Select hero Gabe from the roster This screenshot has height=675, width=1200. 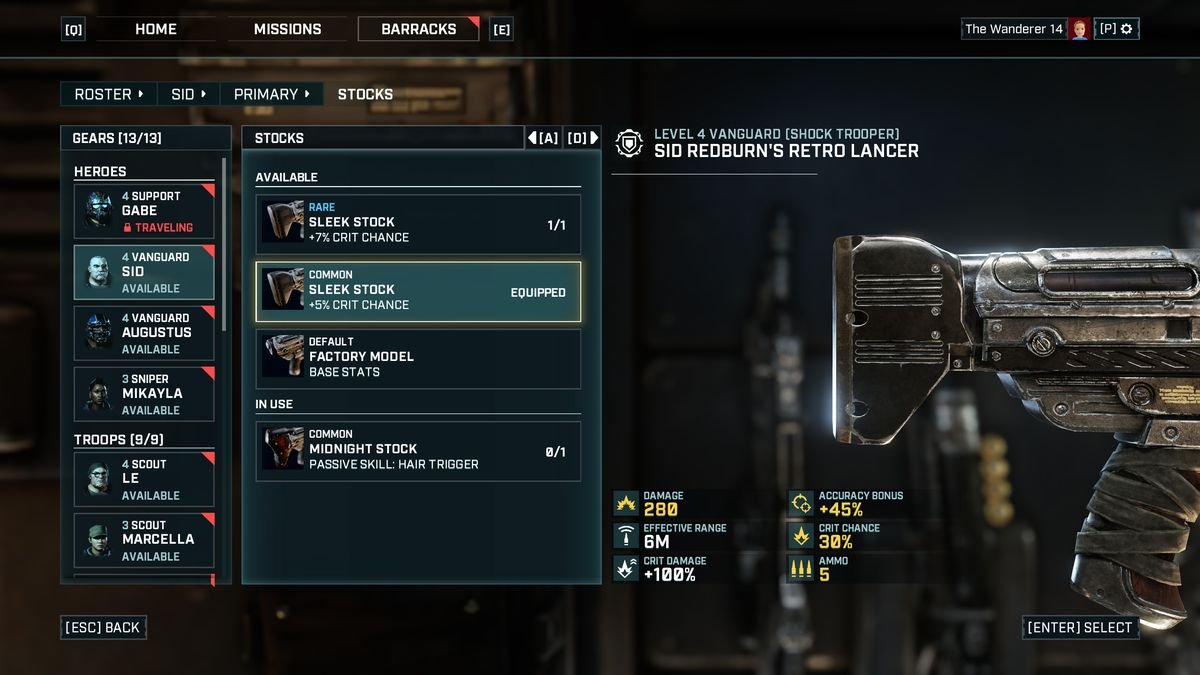144,211
